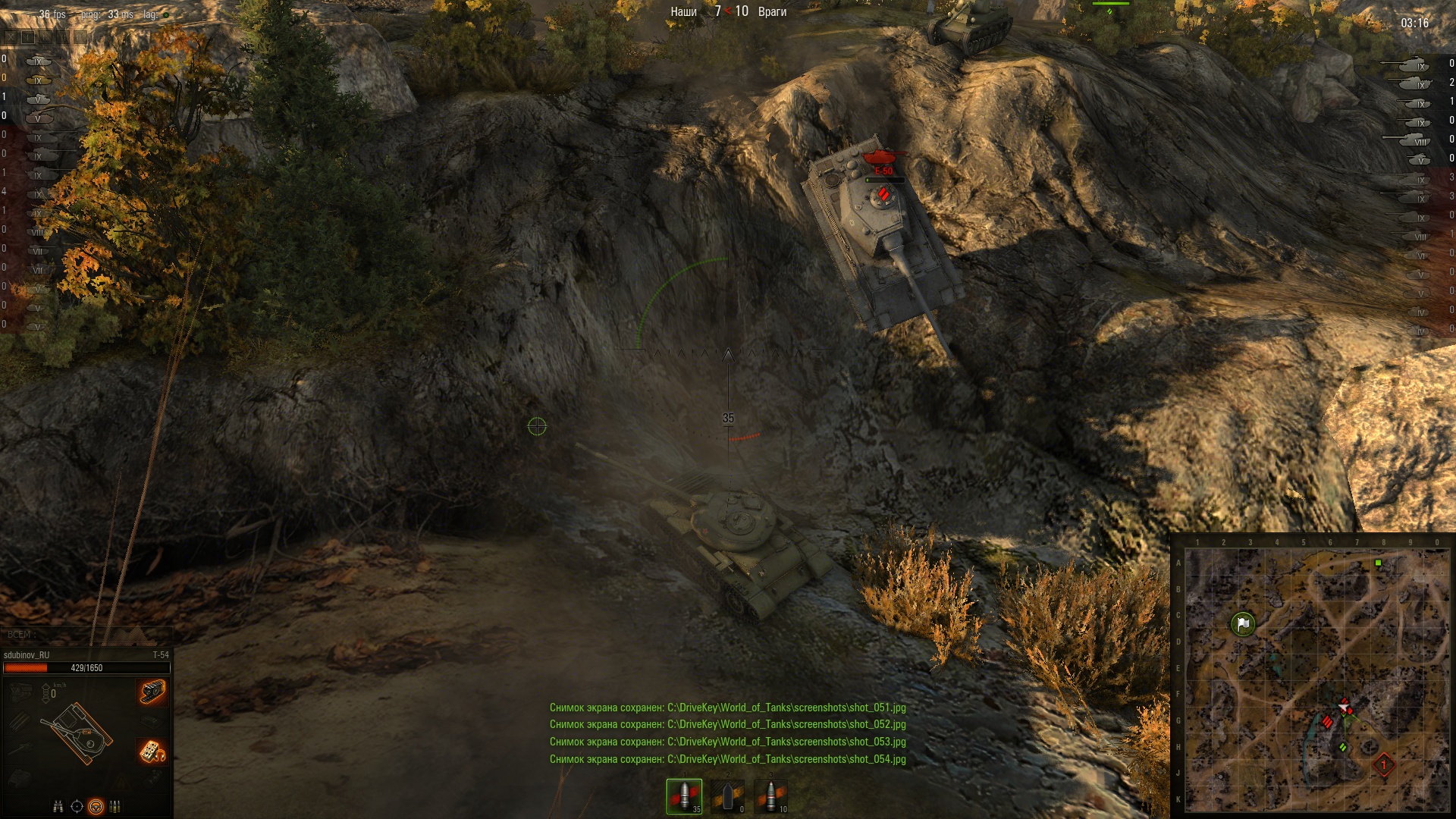Select the damaged radio module icon
The image size is (1456, 819).
click(x=152, y=751)
